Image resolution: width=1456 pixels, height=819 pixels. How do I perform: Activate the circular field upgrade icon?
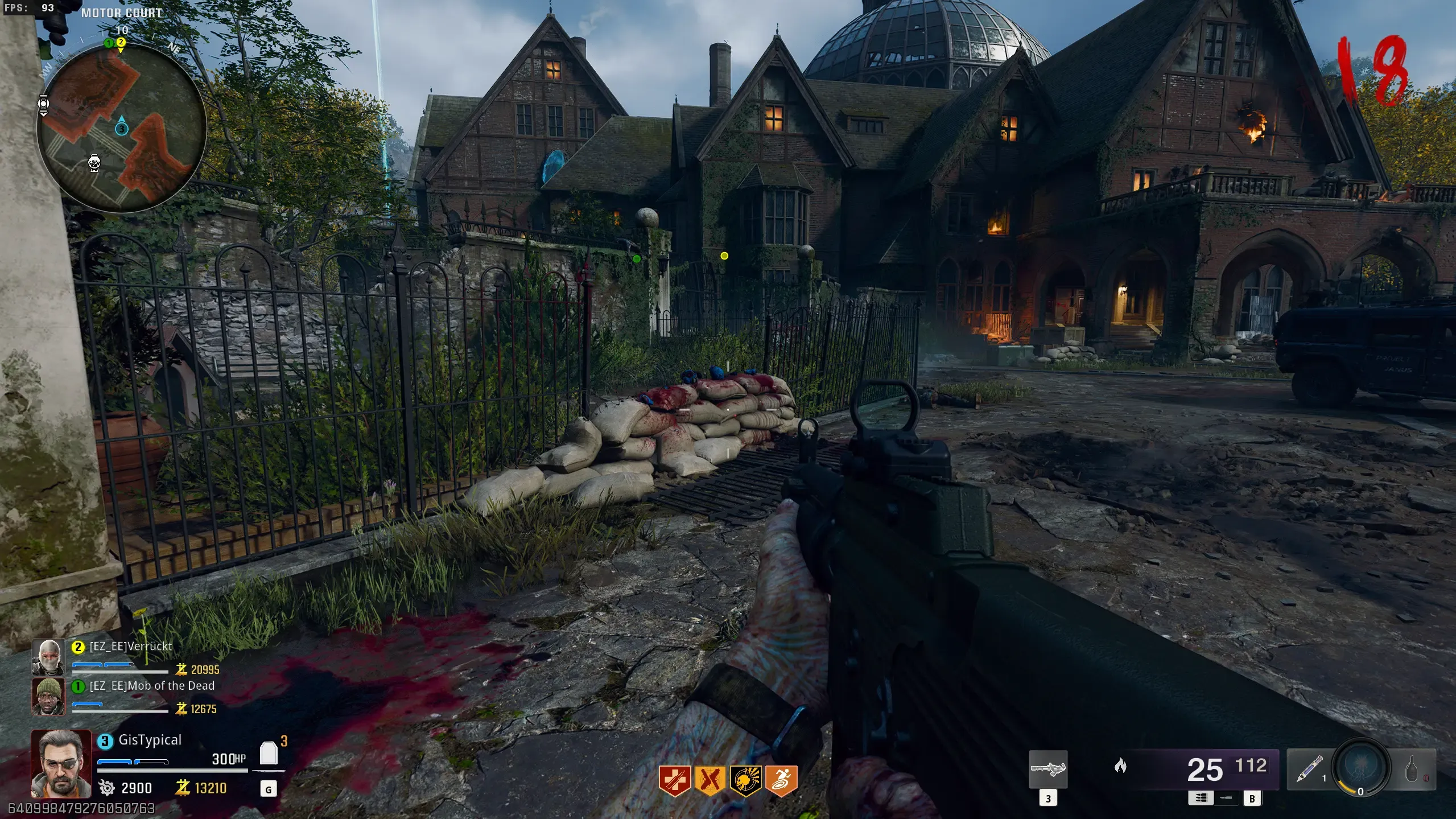coord(1361,767)
